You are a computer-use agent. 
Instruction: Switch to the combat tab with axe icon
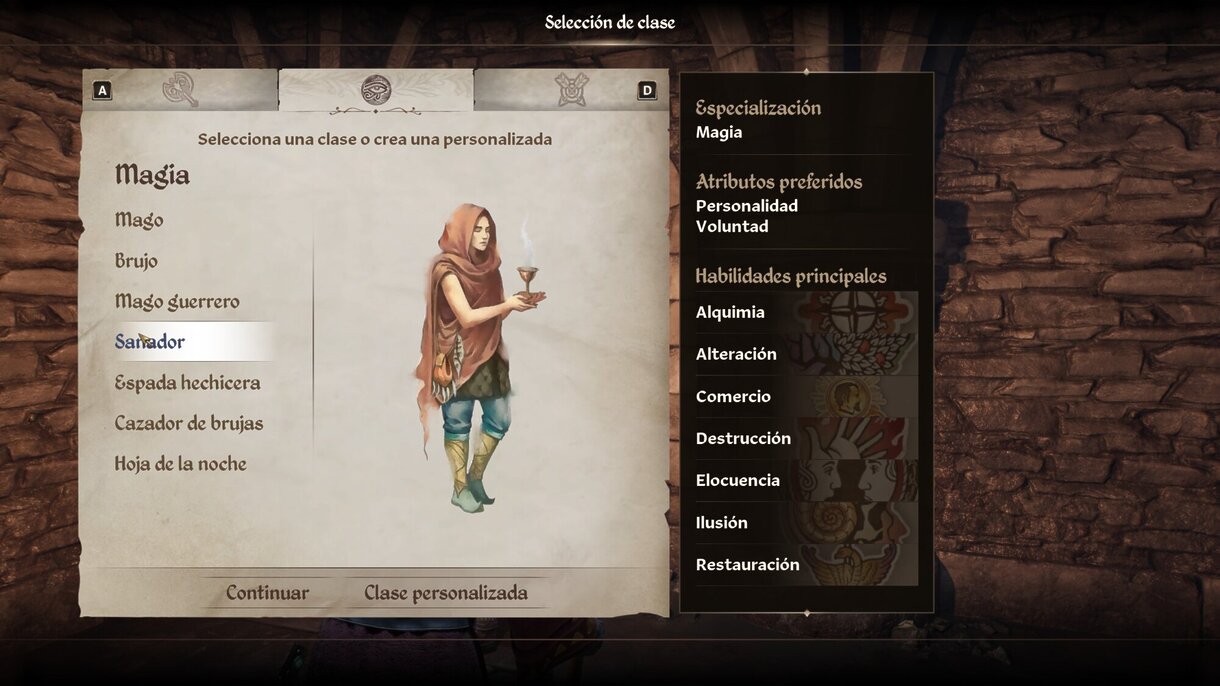[180, 90]
